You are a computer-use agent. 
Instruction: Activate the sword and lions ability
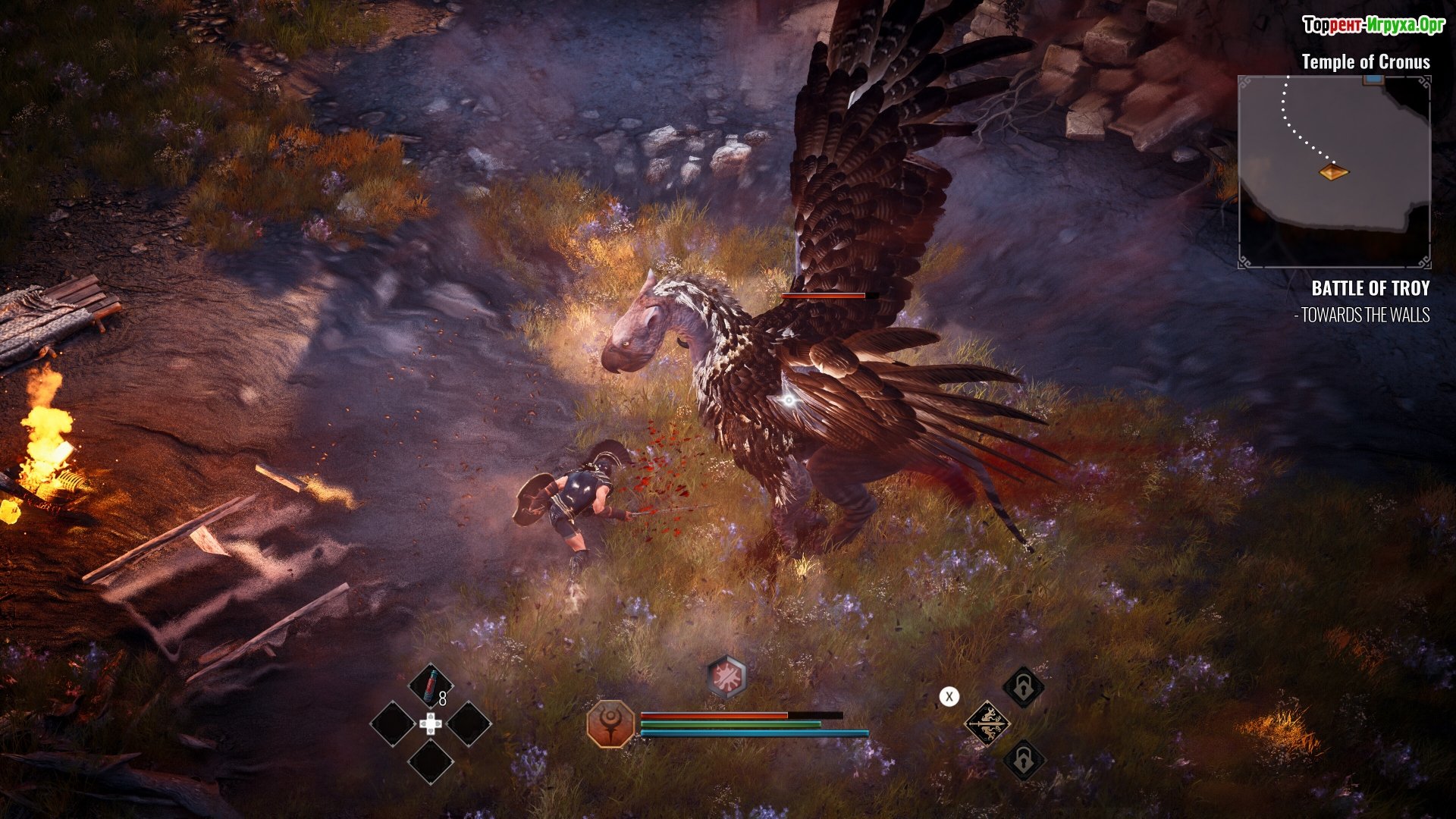pos(987,723)
